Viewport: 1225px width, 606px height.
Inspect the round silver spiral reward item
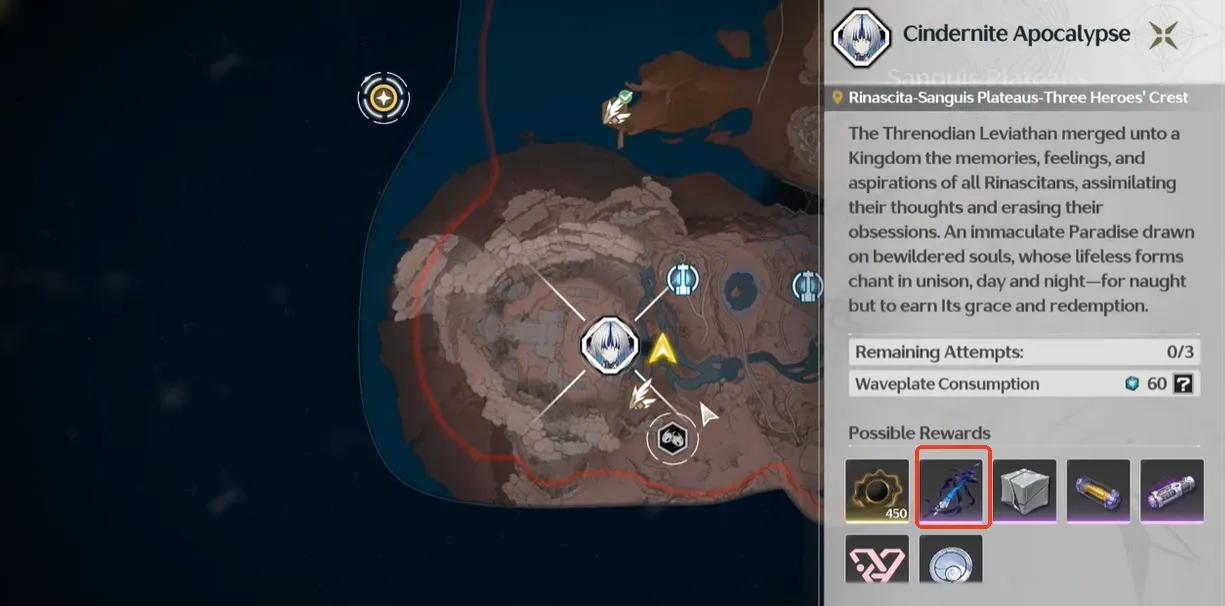[x=950, y=561]
